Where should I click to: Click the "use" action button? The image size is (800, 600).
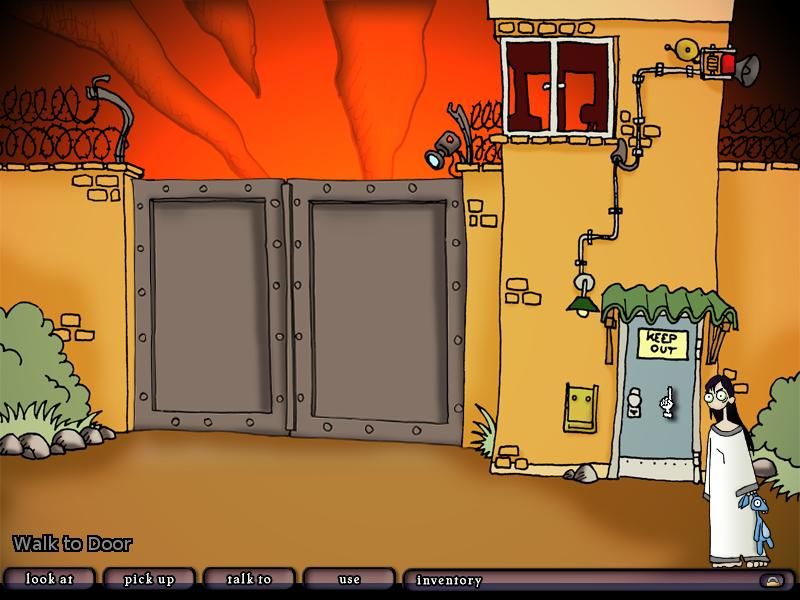[349, 579]
